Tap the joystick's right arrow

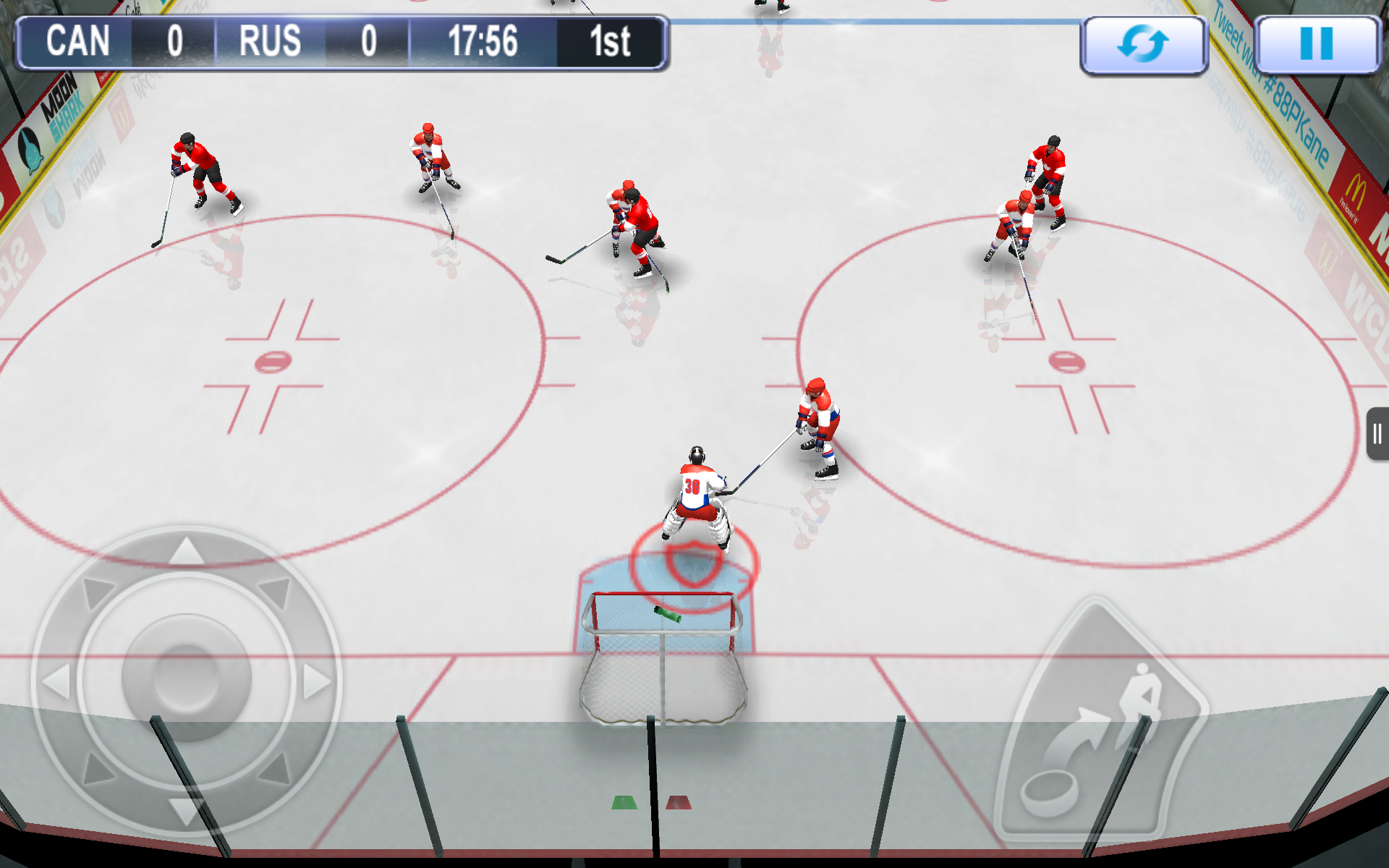pyautogui.click(x=316, y=681)
